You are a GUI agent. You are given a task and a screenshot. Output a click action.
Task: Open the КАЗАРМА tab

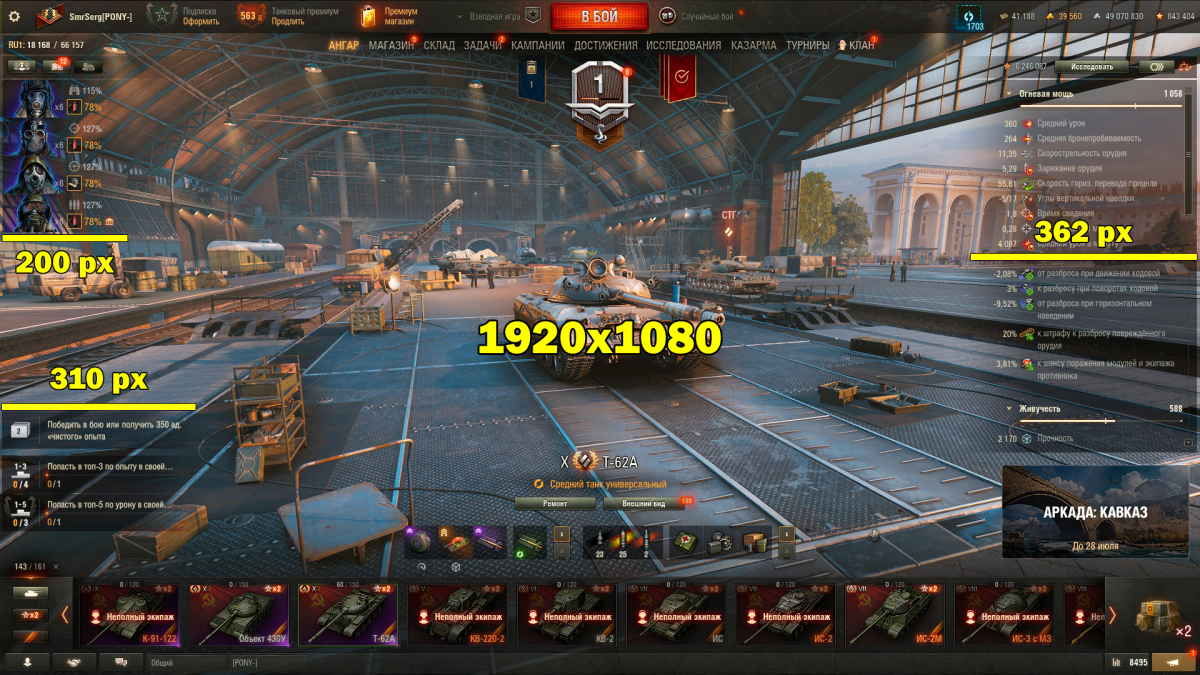tap(753, 45)
